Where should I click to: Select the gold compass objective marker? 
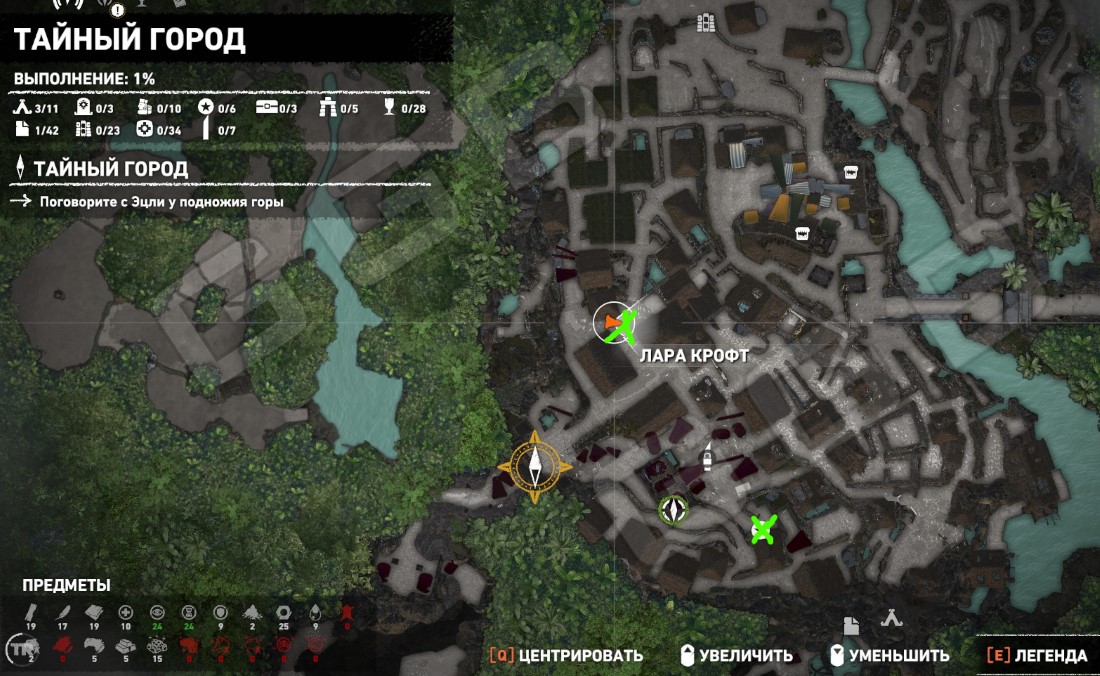tap(535, 467)
